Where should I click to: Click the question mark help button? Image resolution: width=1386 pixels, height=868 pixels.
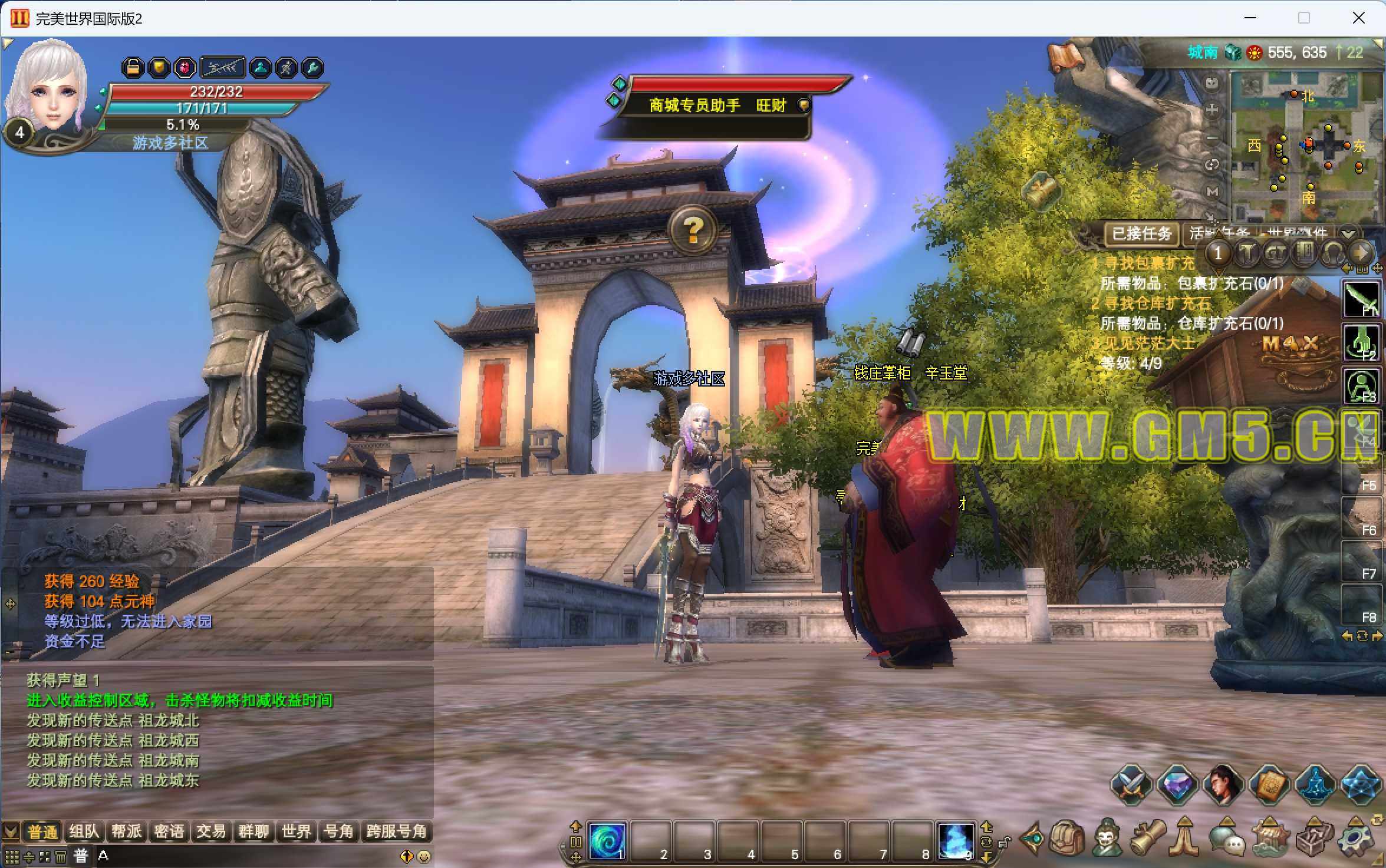693,229
